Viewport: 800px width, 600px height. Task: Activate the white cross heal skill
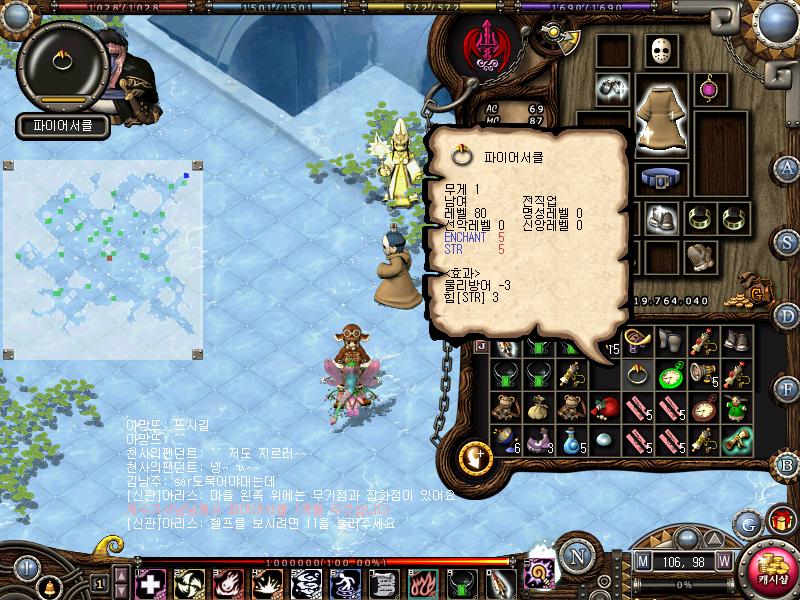coord(150,582)
